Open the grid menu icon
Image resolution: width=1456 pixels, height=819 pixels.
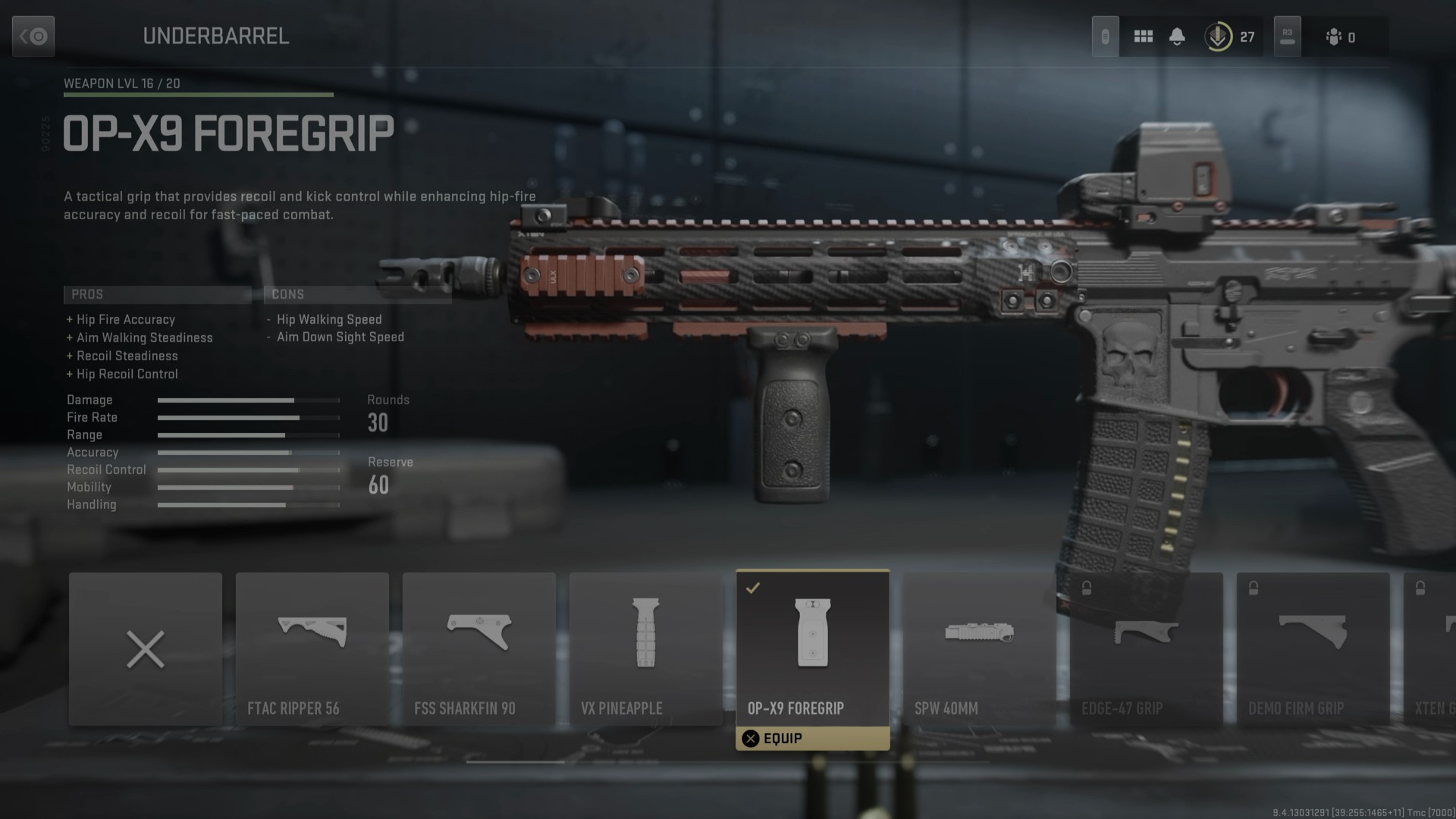pyautogui.click(x=1144, y=36)
